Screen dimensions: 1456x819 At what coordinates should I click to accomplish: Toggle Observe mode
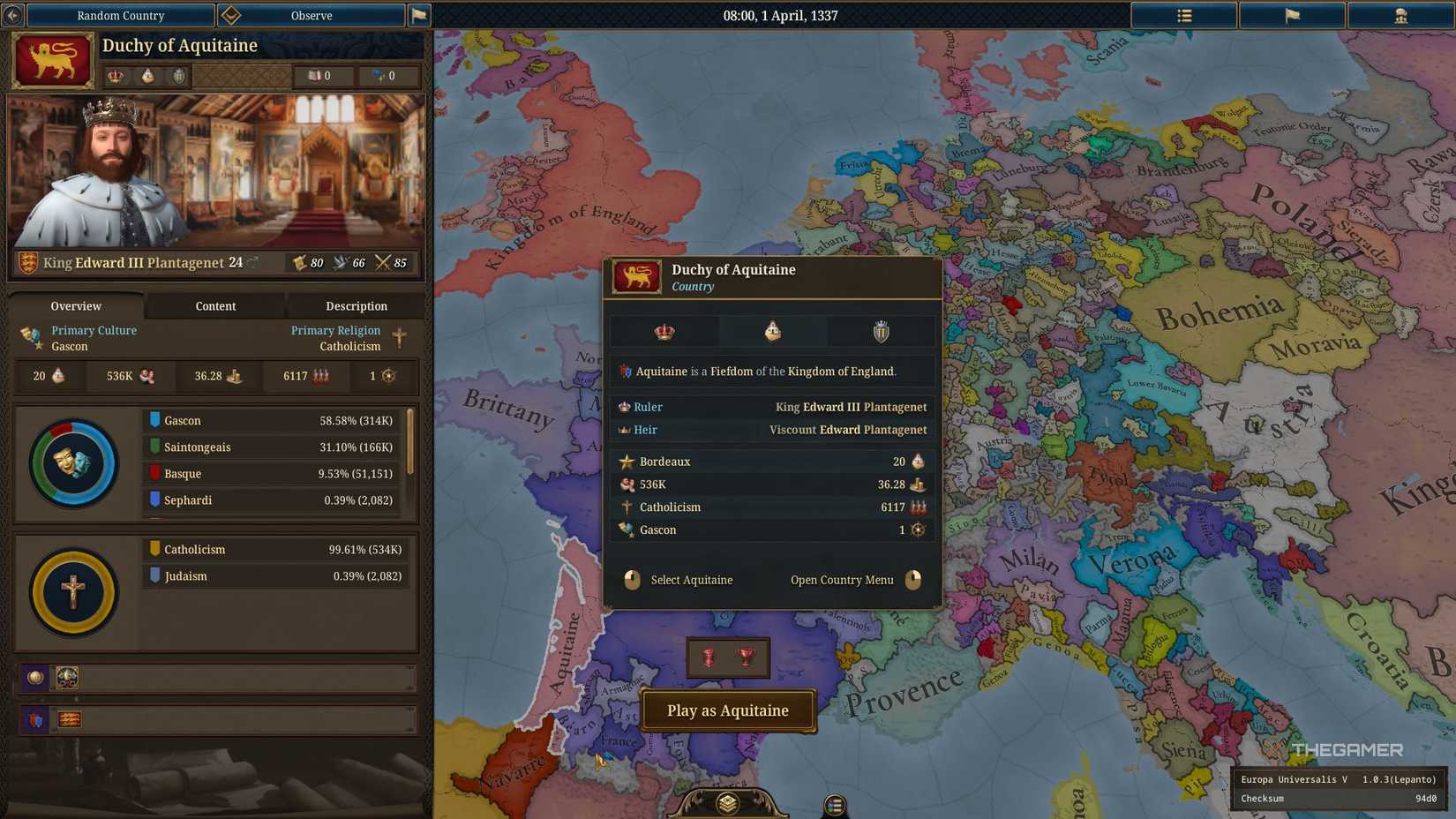tap(311, 15)
